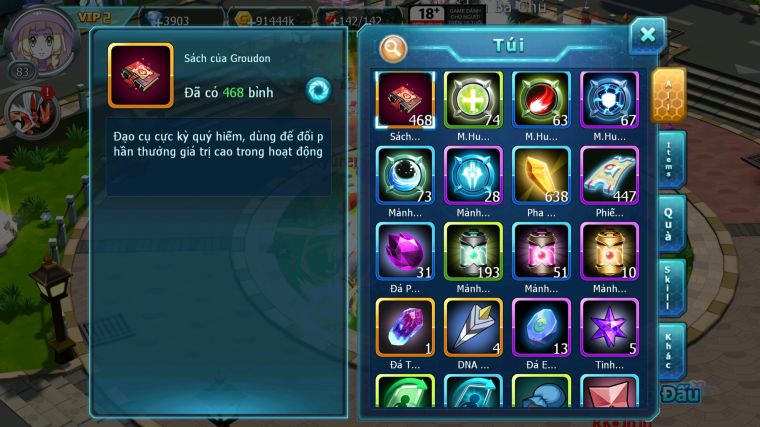
Task: Close the Túi bag window
Action: click(x=647, y=36)
